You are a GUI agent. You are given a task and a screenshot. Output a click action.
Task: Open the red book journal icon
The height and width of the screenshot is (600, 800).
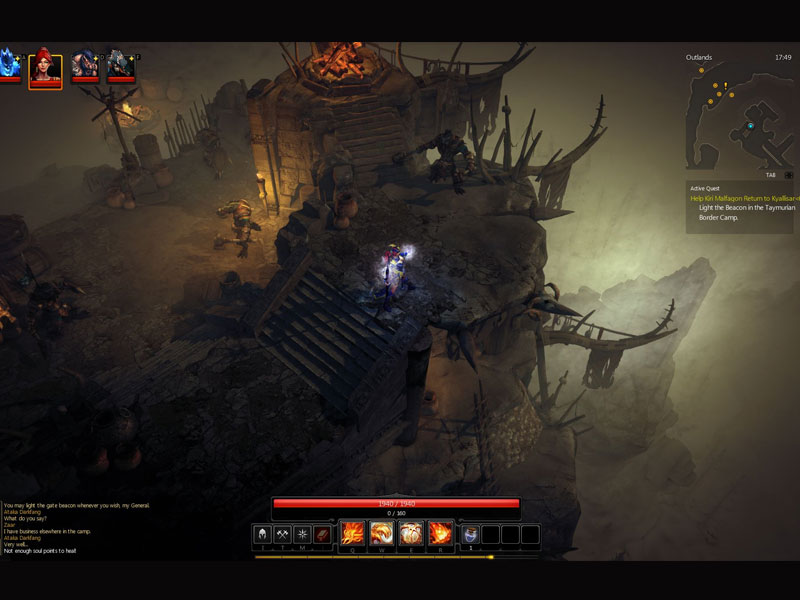pos(322,534)
